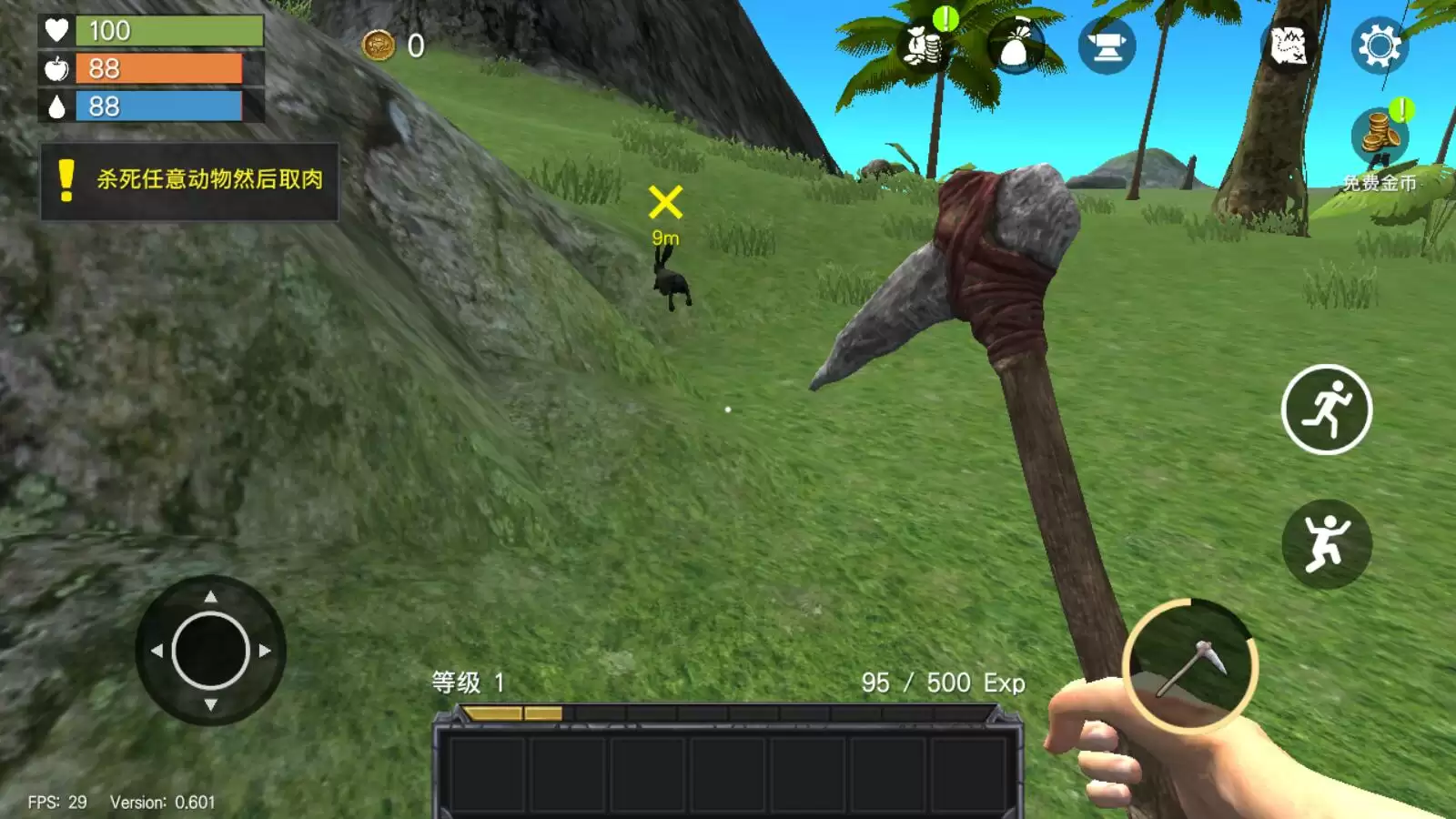The height and width of the screenshot is (819, 1456).
Task: Open the quest objective with yellow exclamation
Action: click(189, 180)
